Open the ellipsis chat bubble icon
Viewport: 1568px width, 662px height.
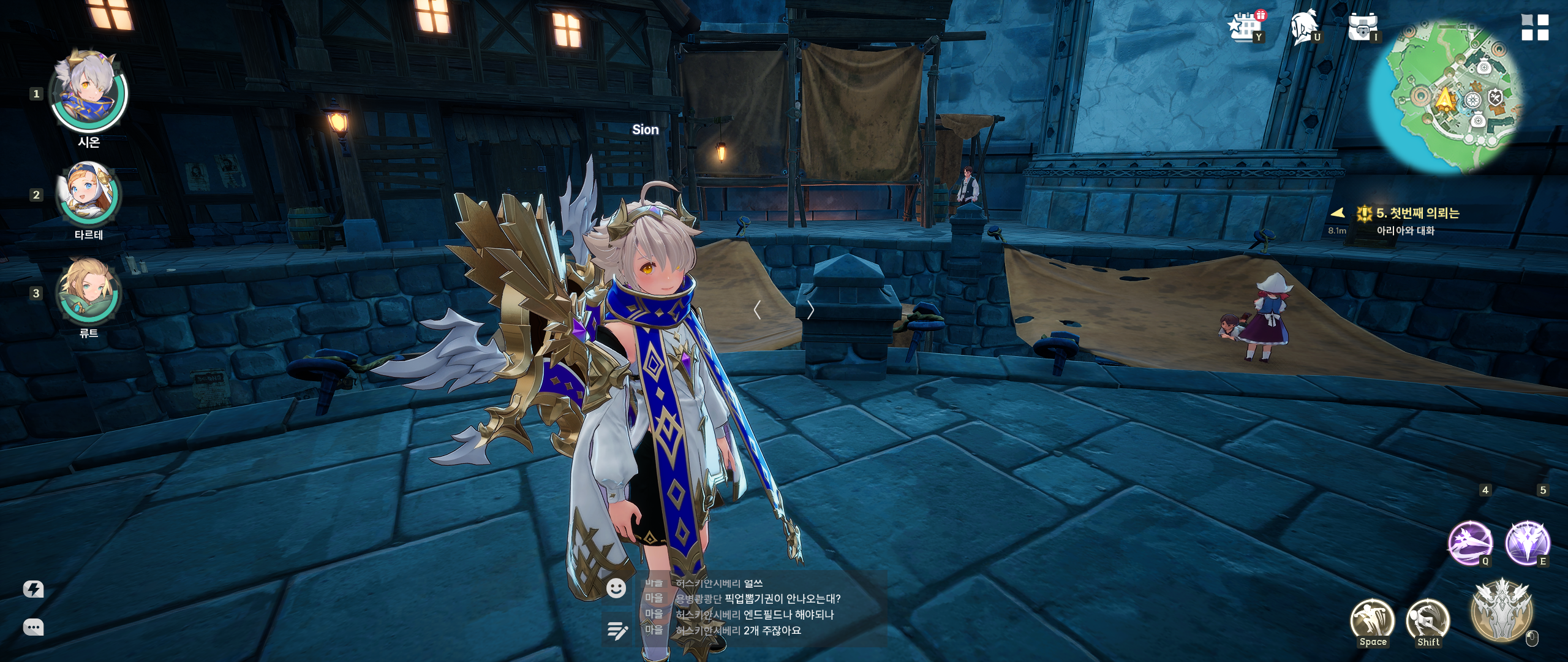[x=33, y=627]
